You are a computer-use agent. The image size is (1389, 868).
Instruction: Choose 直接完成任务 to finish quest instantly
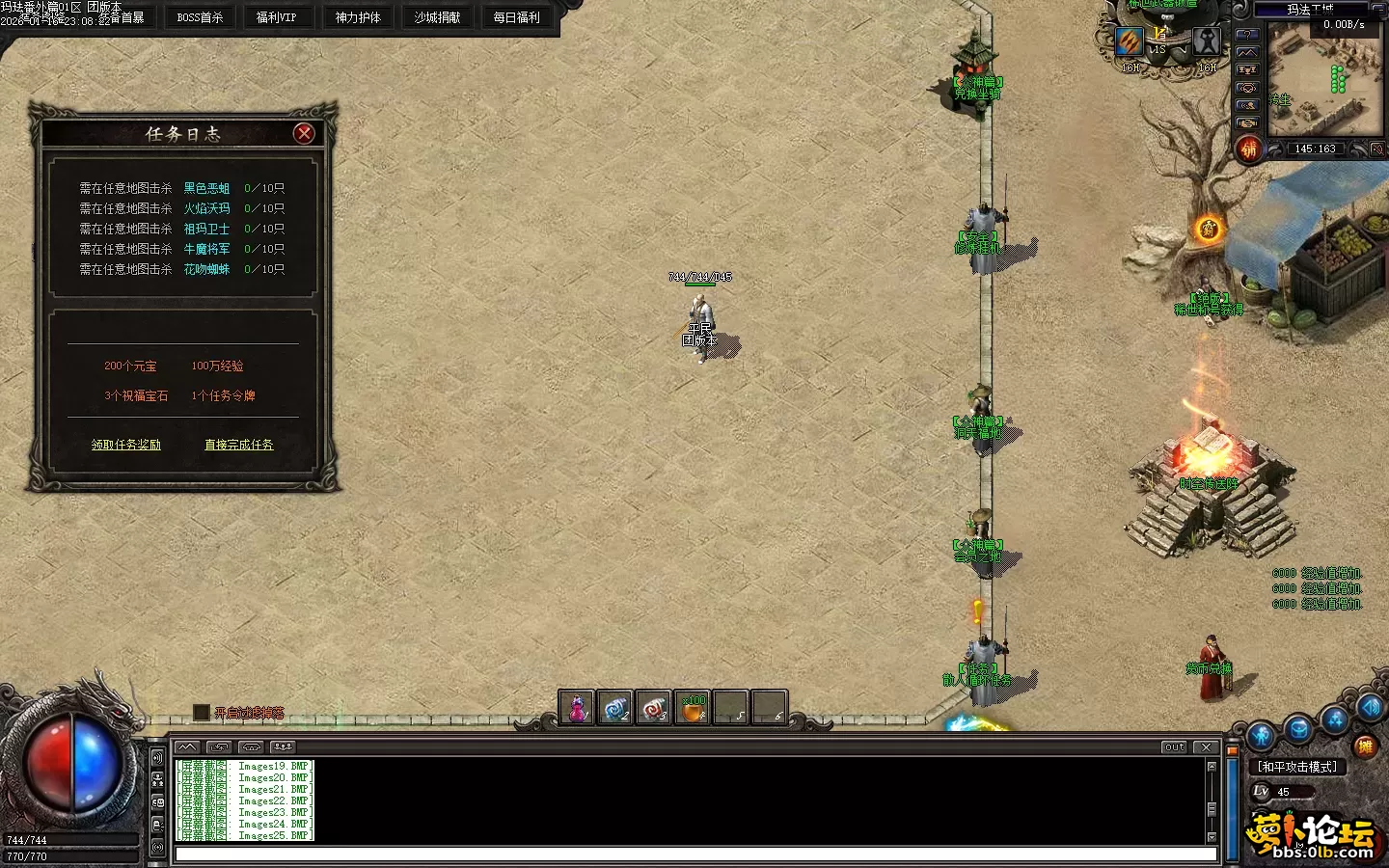(238, 445)
